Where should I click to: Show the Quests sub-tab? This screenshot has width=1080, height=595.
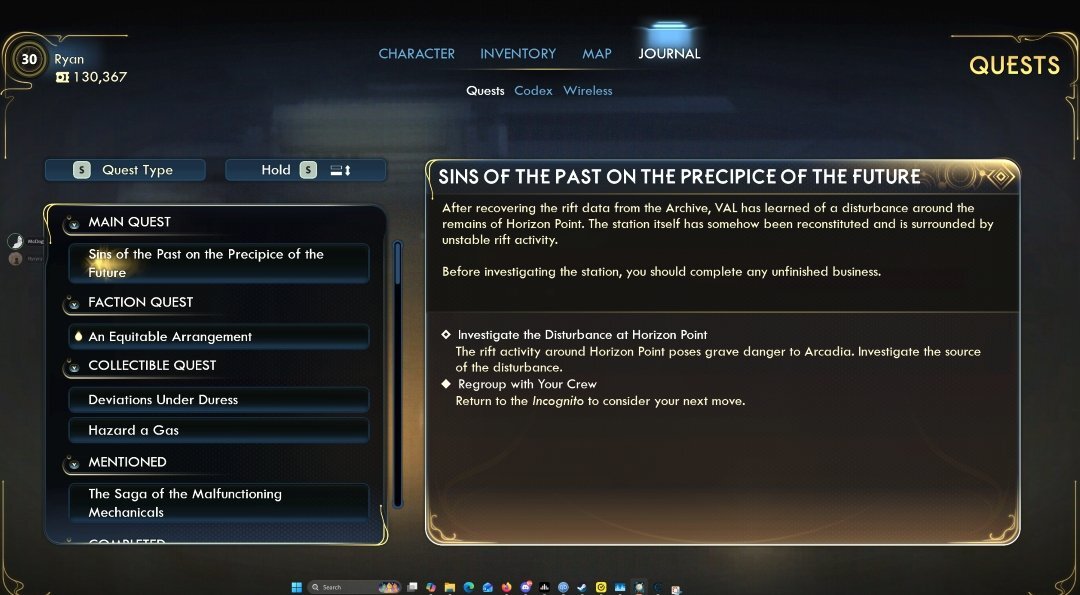485,91
